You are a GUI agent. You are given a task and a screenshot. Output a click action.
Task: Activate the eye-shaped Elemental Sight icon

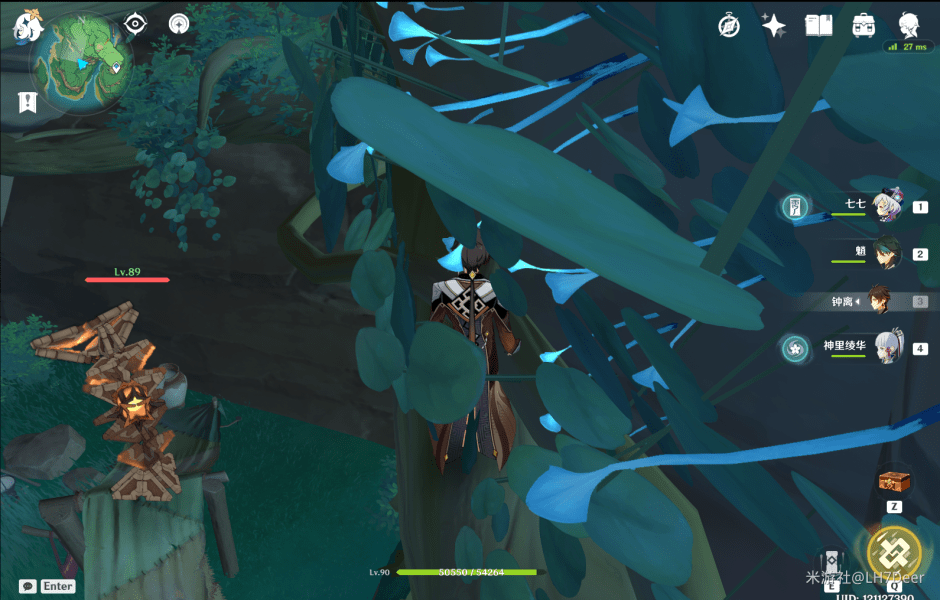135,25
